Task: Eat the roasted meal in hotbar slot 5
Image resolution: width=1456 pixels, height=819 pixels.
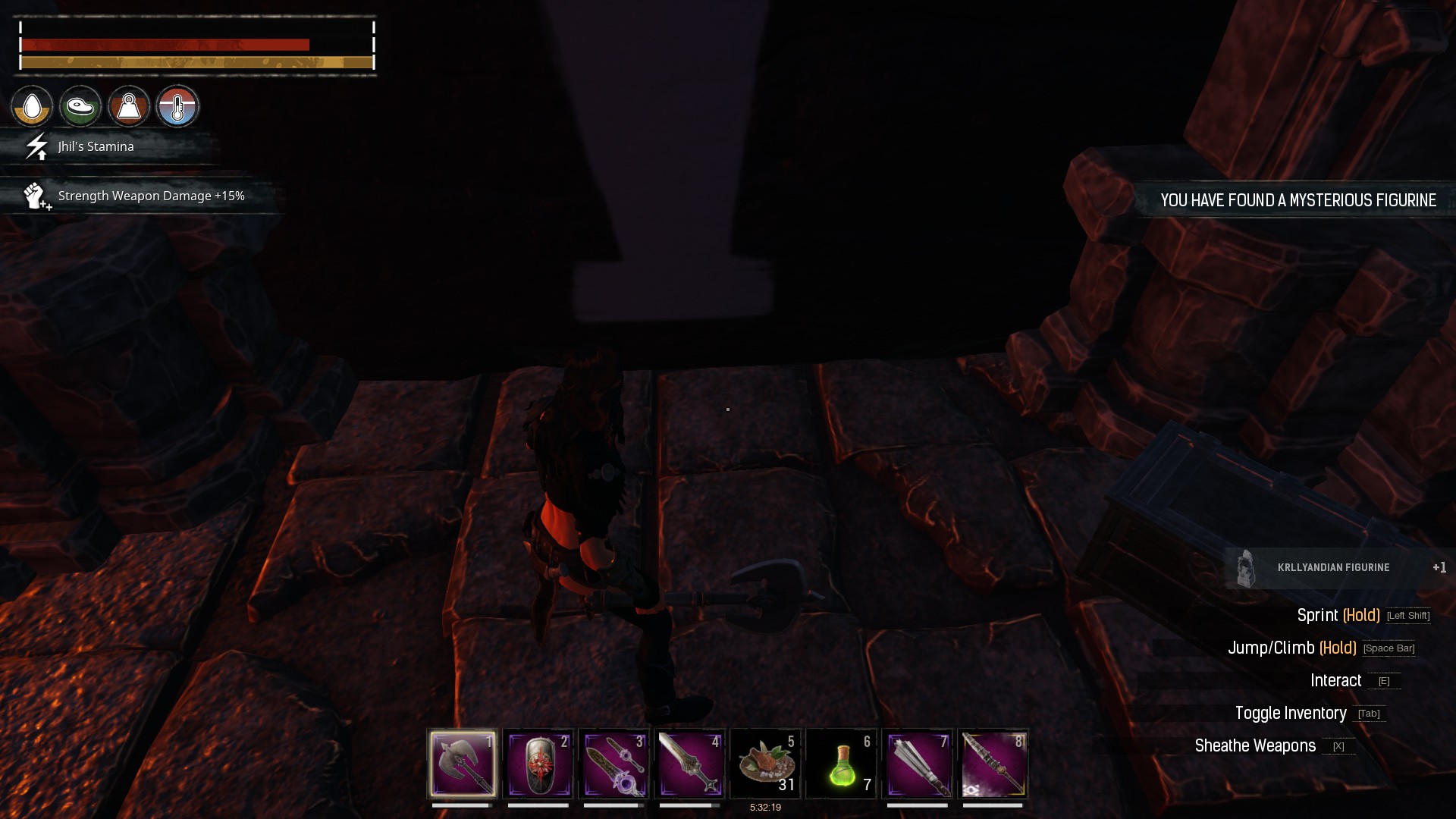Action: click(767, 764)
